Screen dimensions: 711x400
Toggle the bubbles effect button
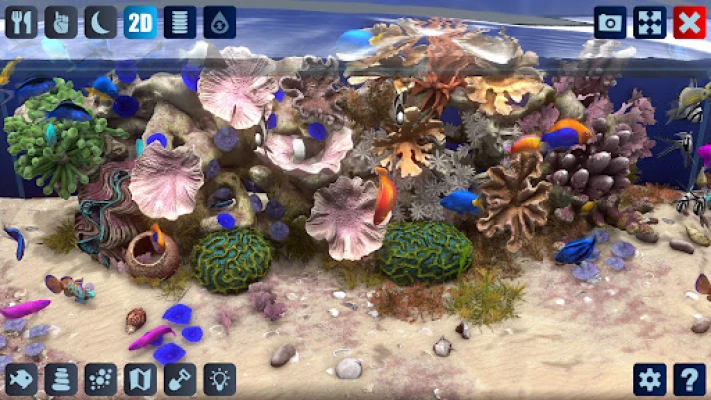[x=100, y=379]
